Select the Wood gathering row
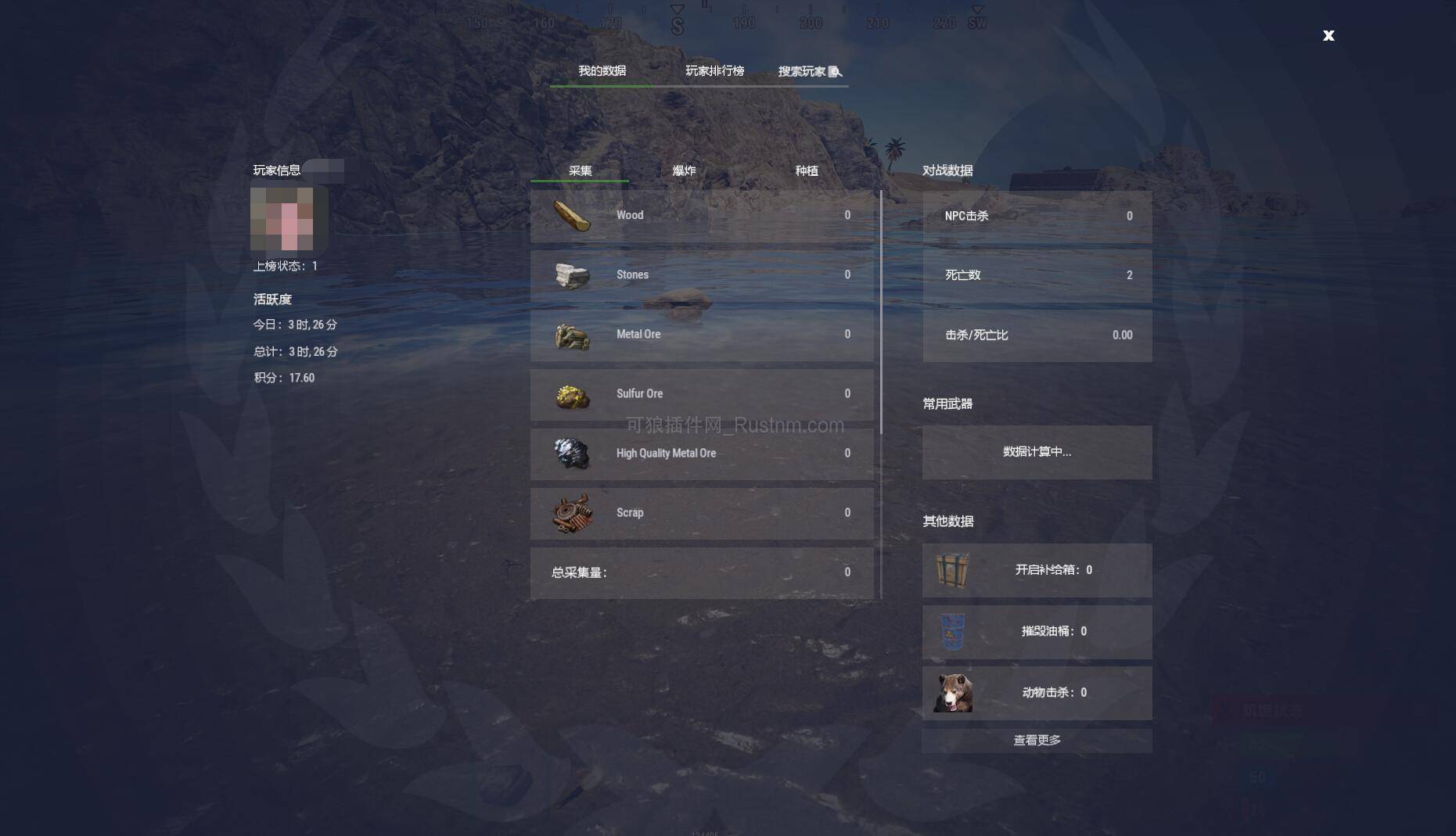Screen dimensions: 1456x836 tap(702, 216)
